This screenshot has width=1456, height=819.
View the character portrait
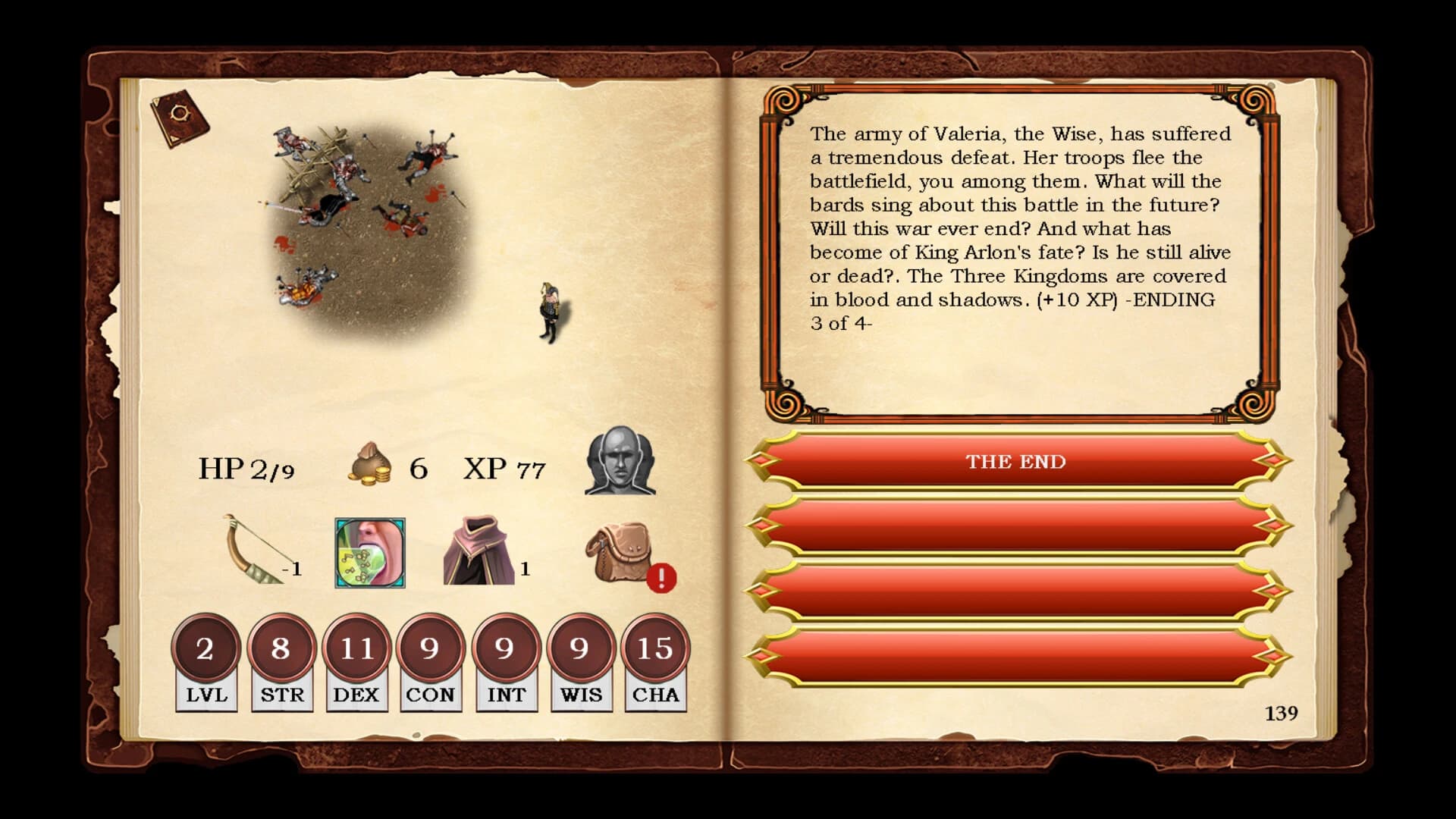point(622,466)
